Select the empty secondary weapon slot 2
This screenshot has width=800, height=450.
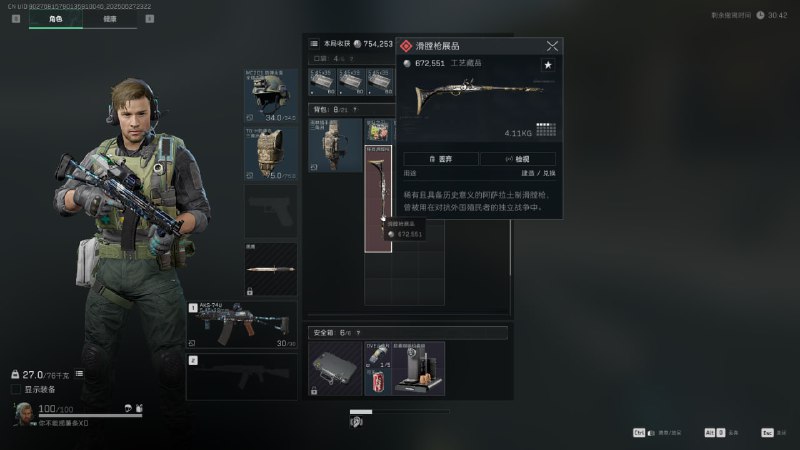[x=242, y=378]
